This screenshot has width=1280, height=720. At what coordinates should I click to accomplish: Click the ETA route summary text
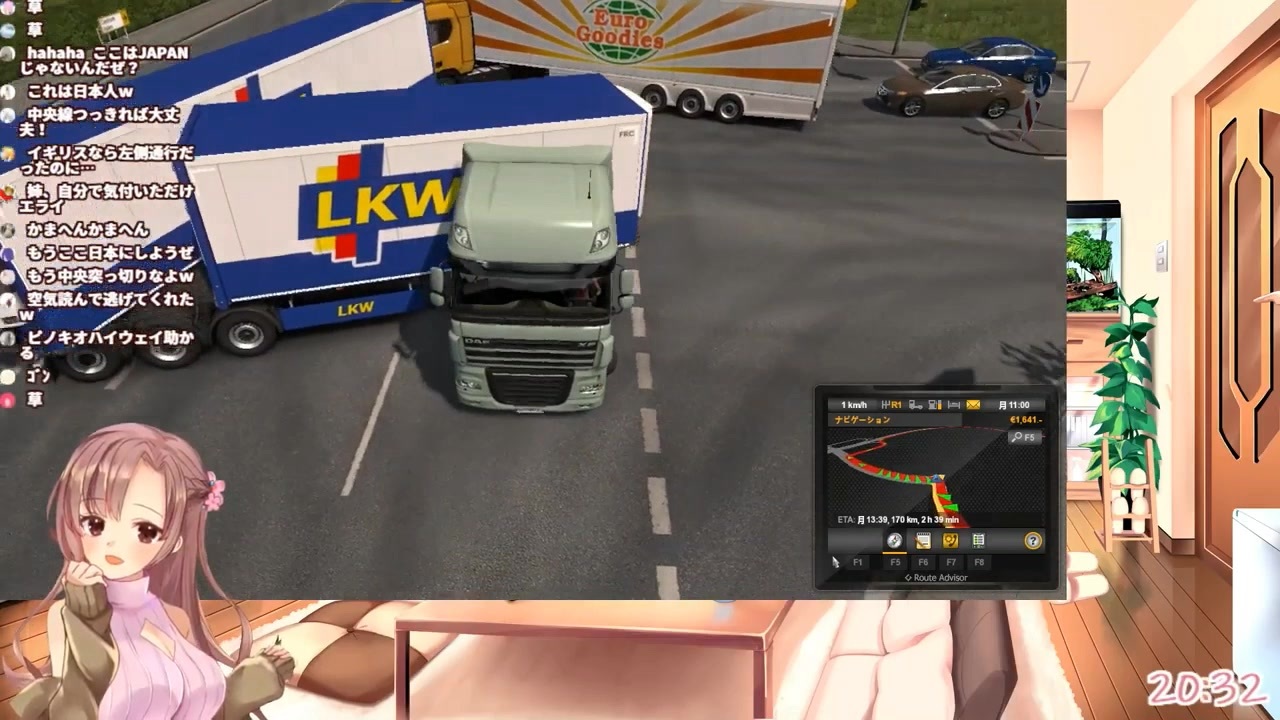(898, 519)
